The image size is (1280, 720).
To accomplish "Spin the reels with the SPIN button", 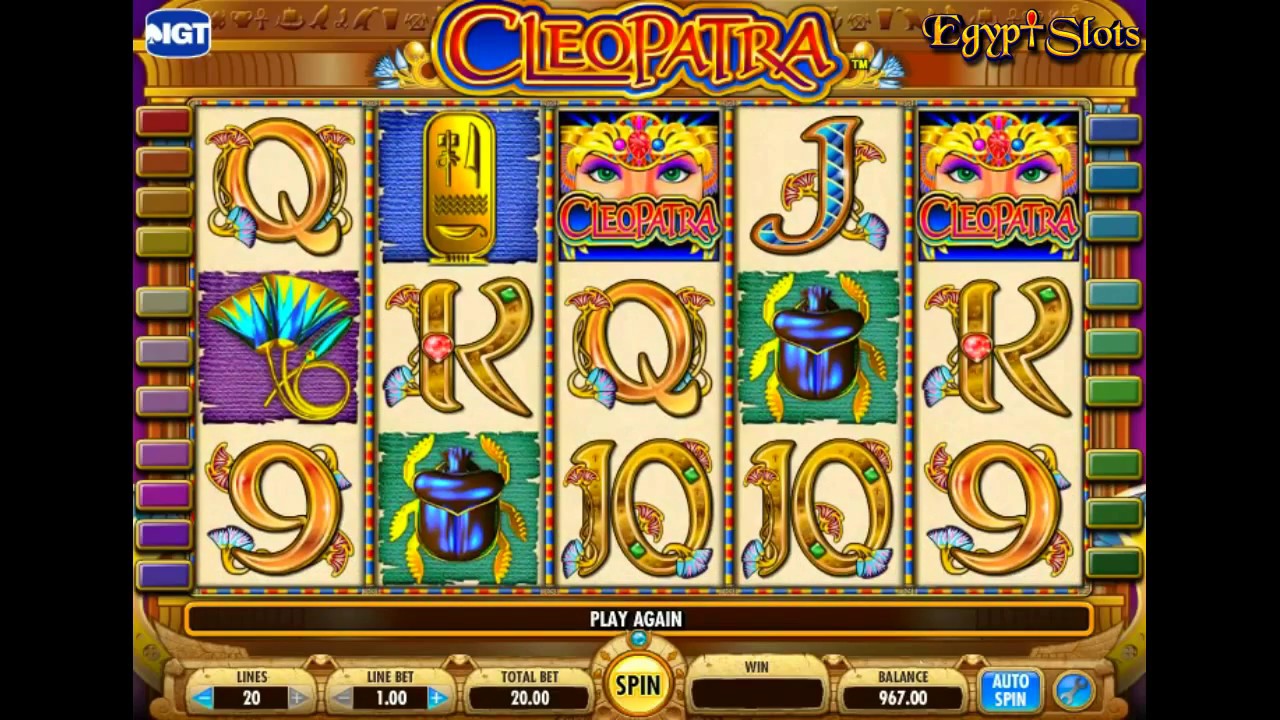I will click(x=637, y=685).
